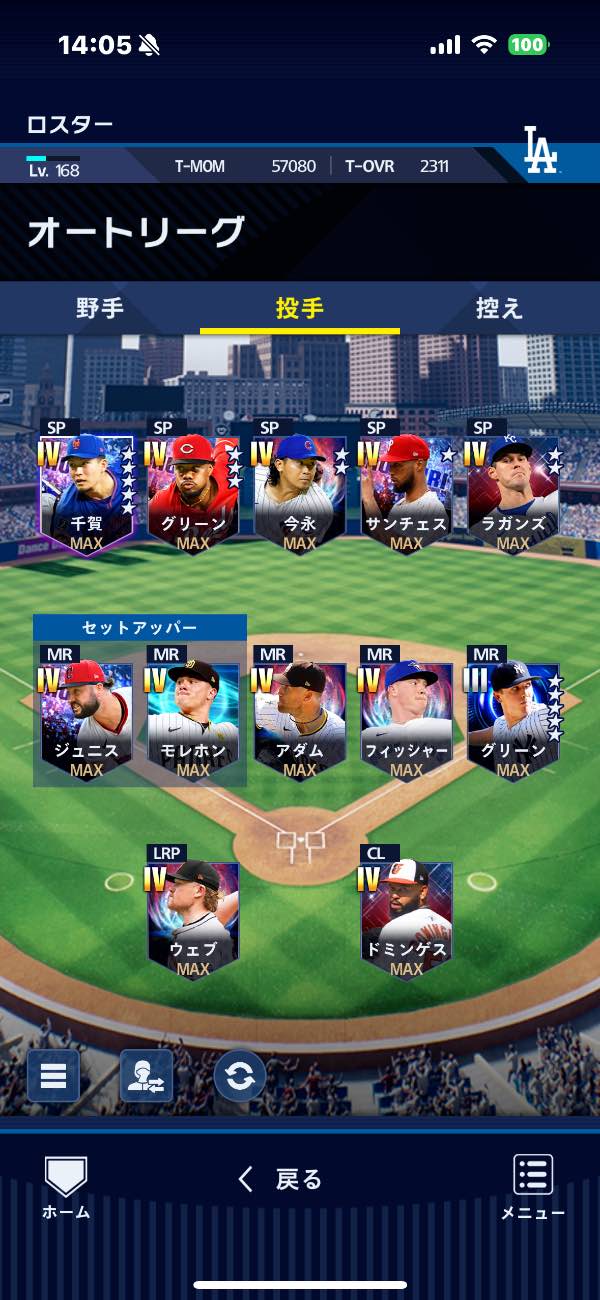Viewport: 600px width, 1300px height.
Task: Open the list view button
Action: [53, 1076]
